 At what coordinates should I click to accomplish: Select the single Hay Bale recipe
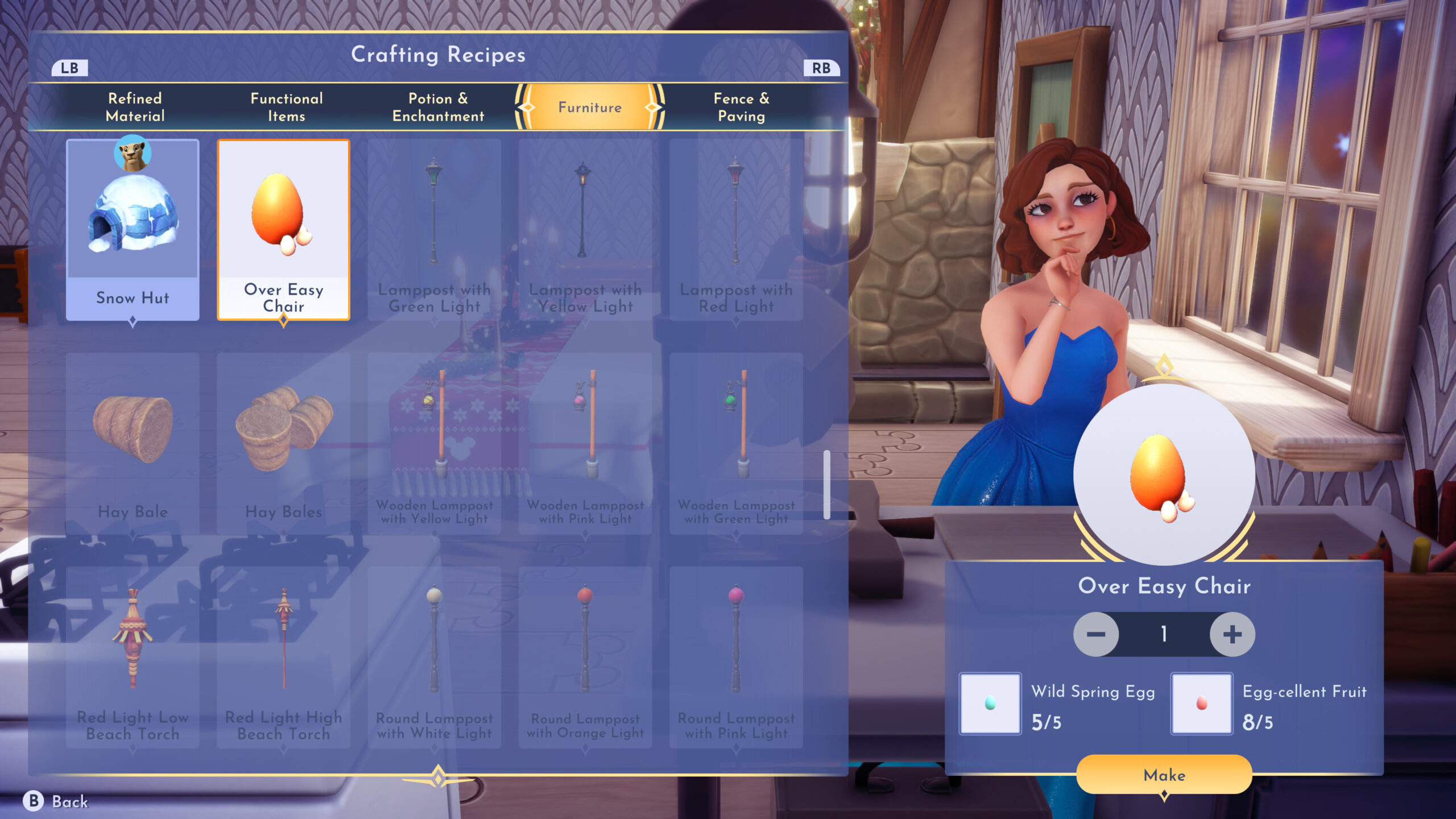pos(133,444)
